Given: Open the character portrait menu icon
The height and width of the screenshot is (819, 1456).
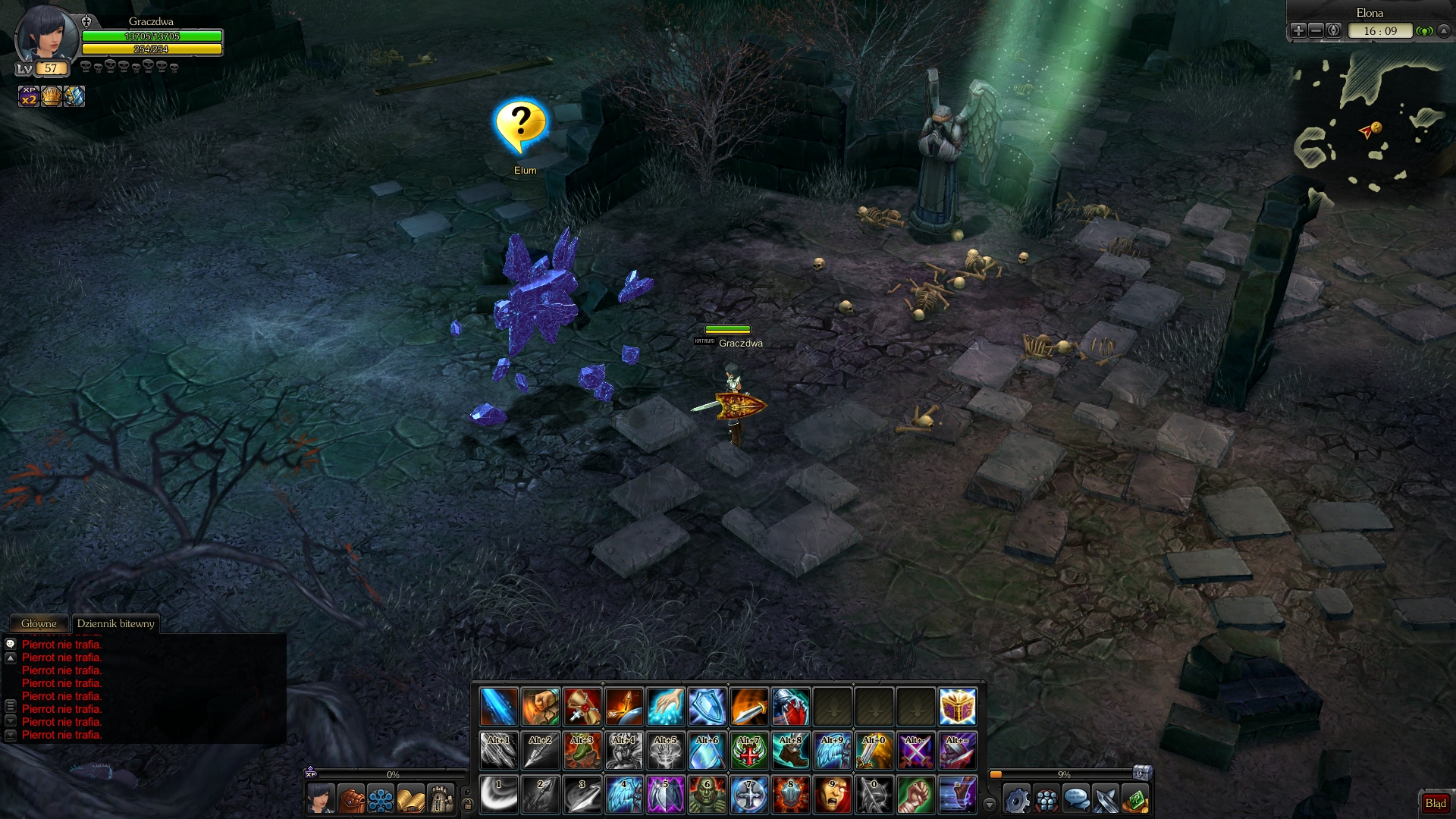Looking at the screenshot, I should coord(321,799).
